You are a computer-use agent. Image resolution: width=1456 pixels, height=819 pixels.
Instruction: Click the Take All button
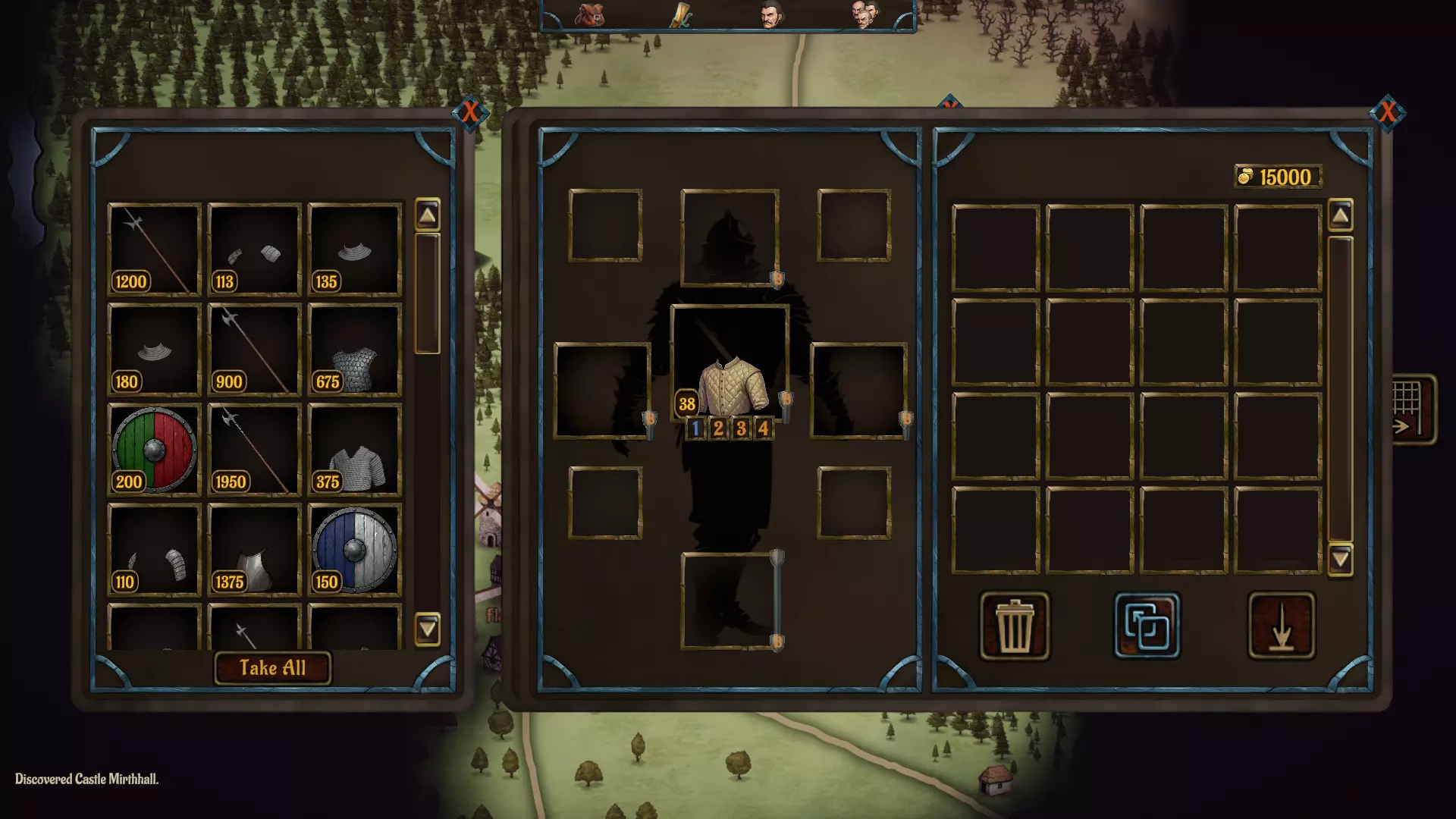click(x=272, y=669)
